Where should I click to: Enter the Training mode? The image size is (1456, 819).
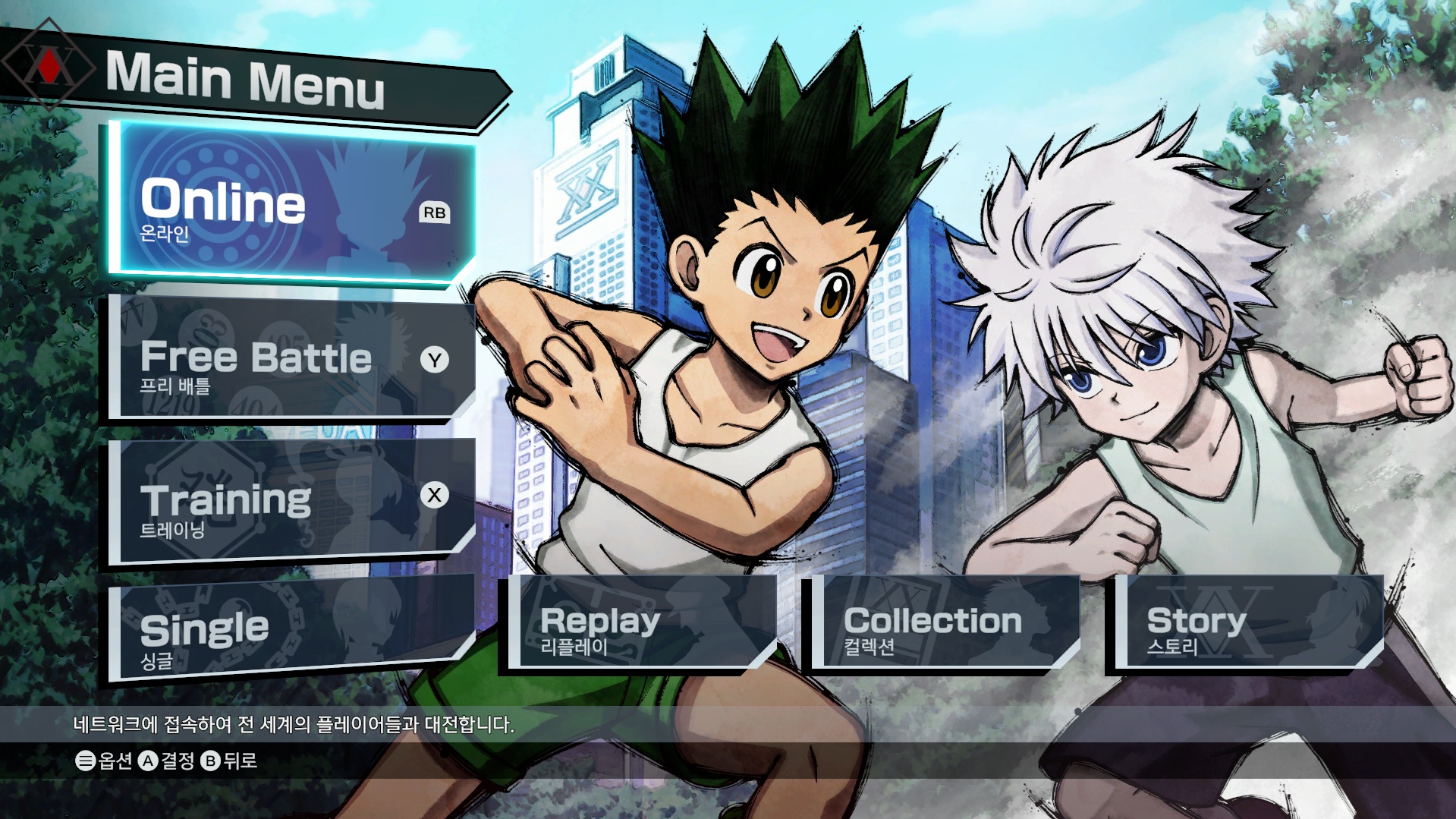[x=292, y=501]
